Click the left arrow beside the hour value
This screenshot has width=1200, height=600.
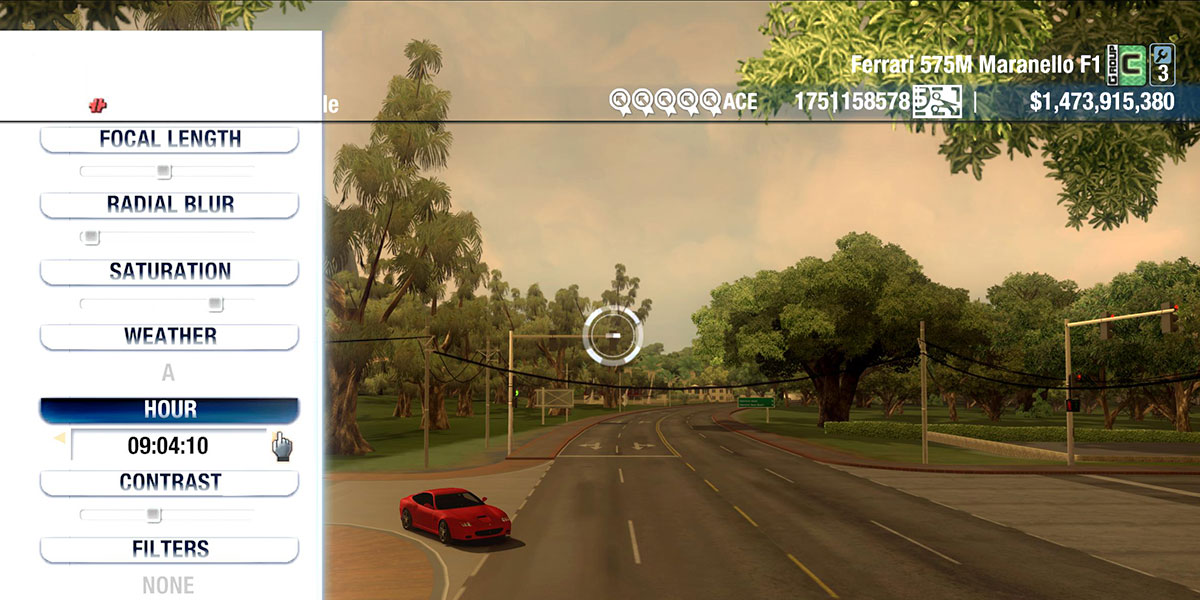[59, 438]
